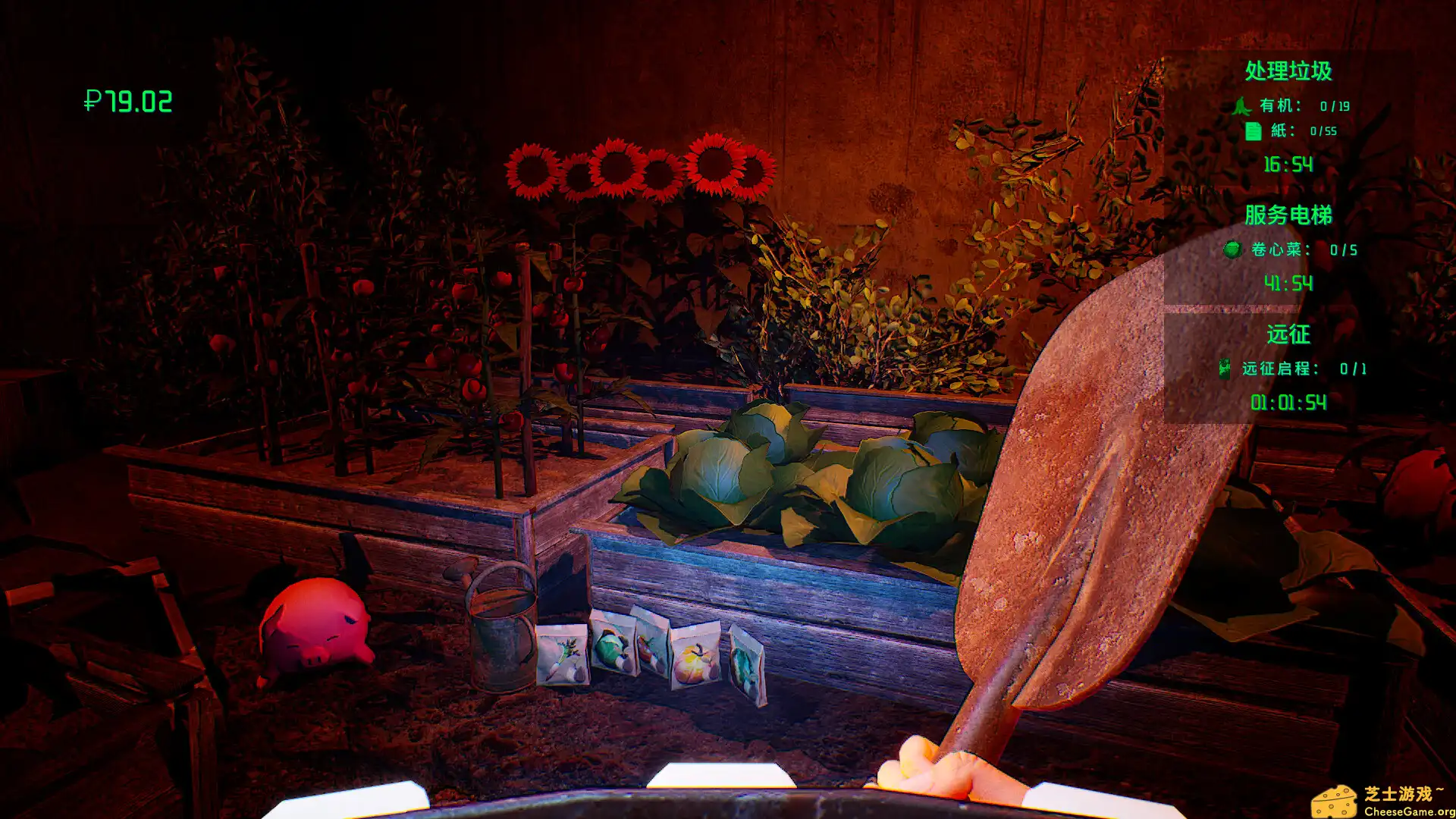Open the 服务电梯 panel header
1456x819 pixels.
click(x=1289, y=214)
